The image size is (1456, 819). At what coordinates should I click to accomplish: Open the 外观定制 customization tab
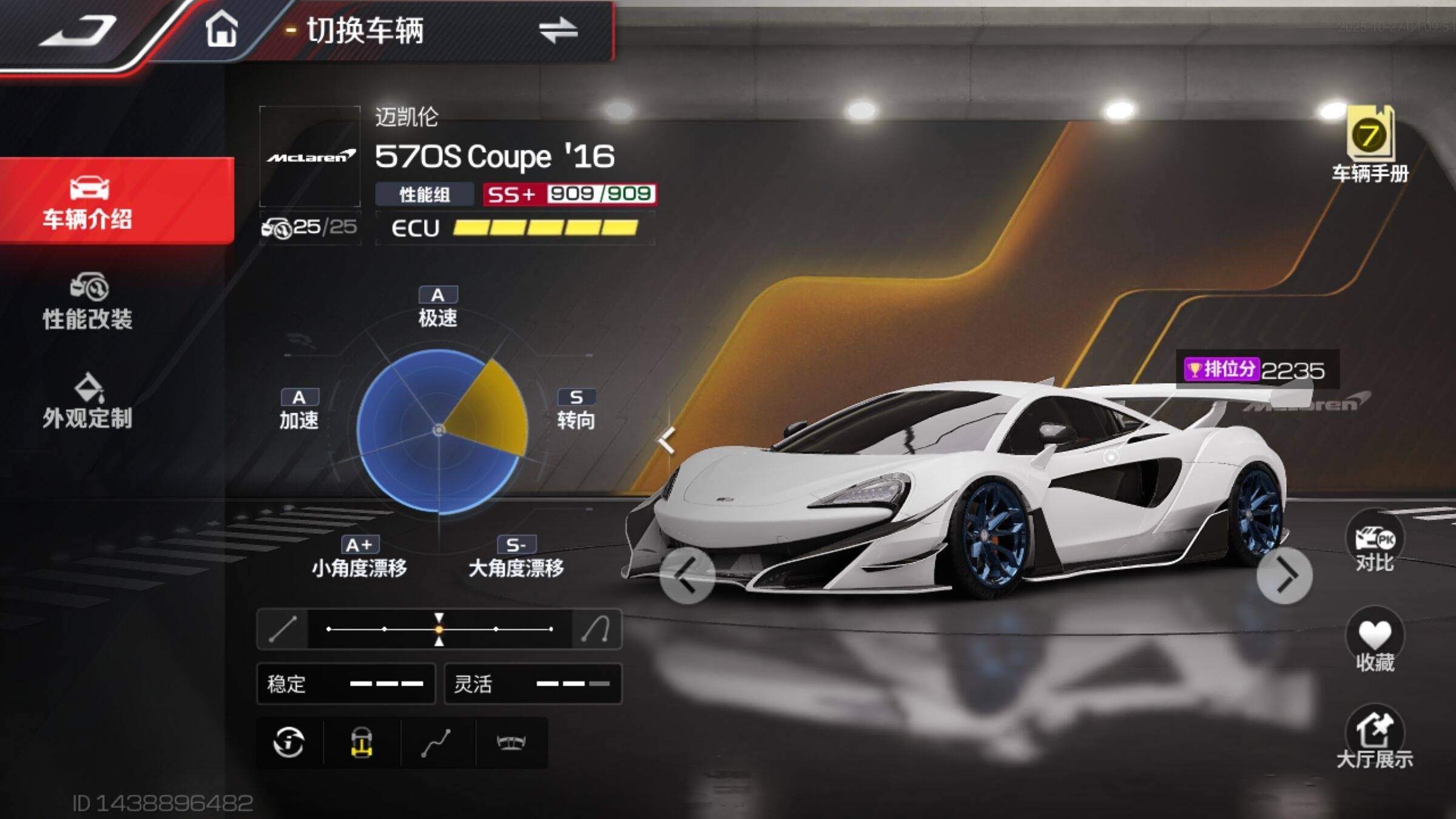point(88,401)
